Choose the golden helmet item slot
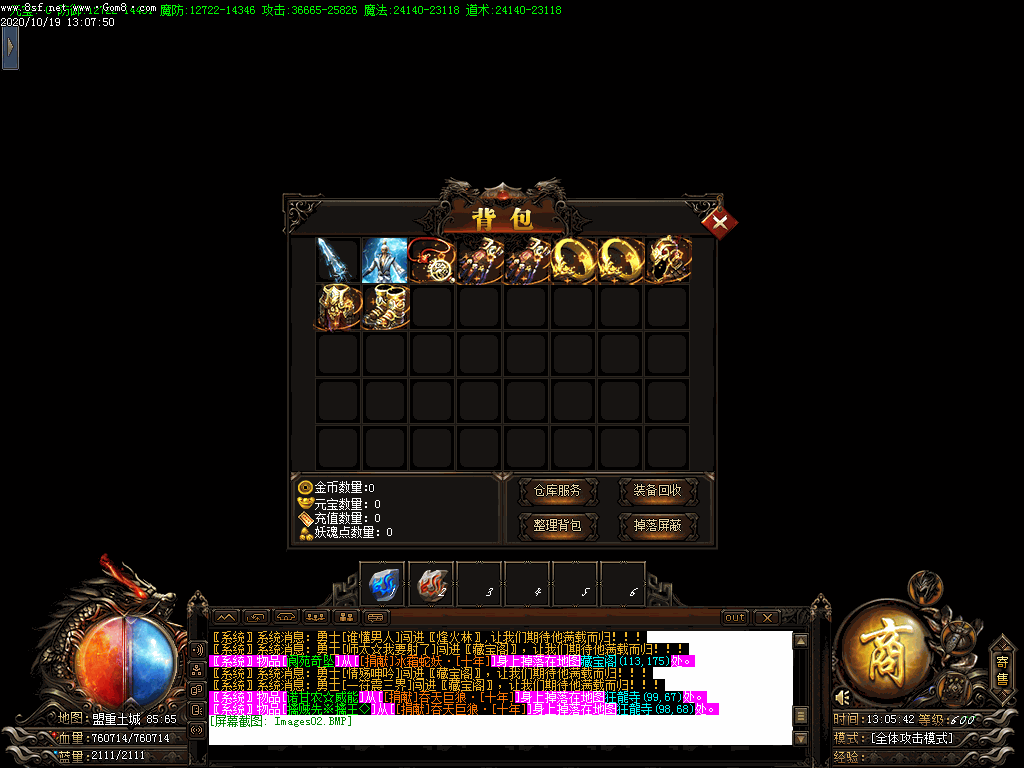This screenshot has height=768, width=1024. [668, 259]
